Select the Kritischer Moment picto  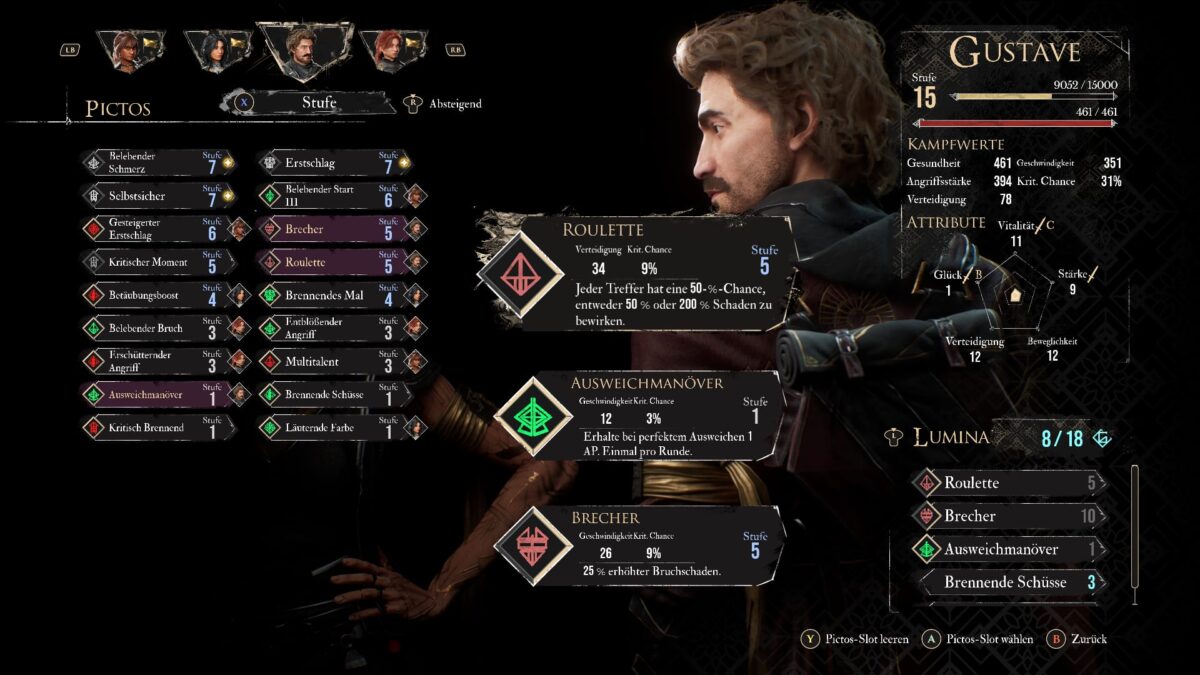tap(160, 262)
